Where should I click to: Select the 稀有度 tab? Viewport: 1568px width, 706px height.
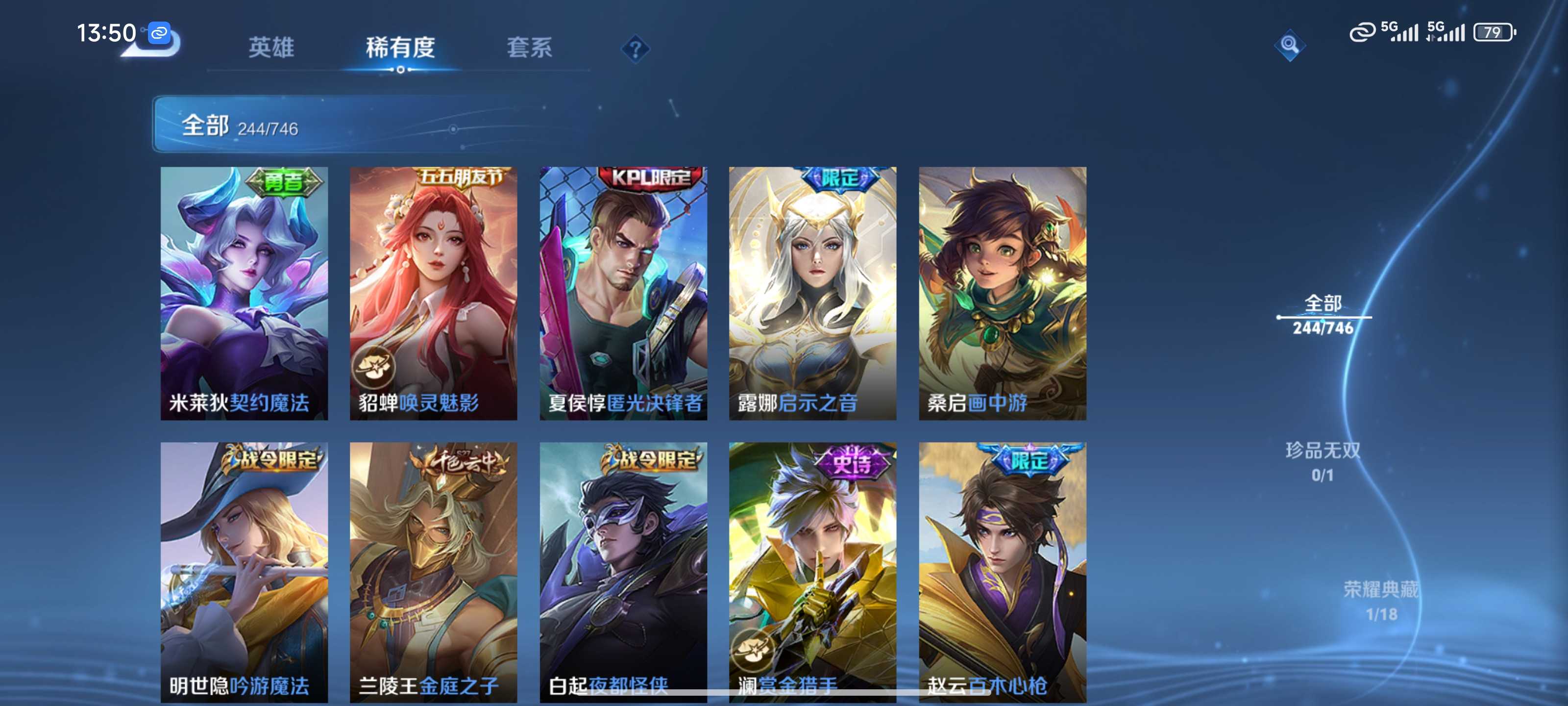400,48
